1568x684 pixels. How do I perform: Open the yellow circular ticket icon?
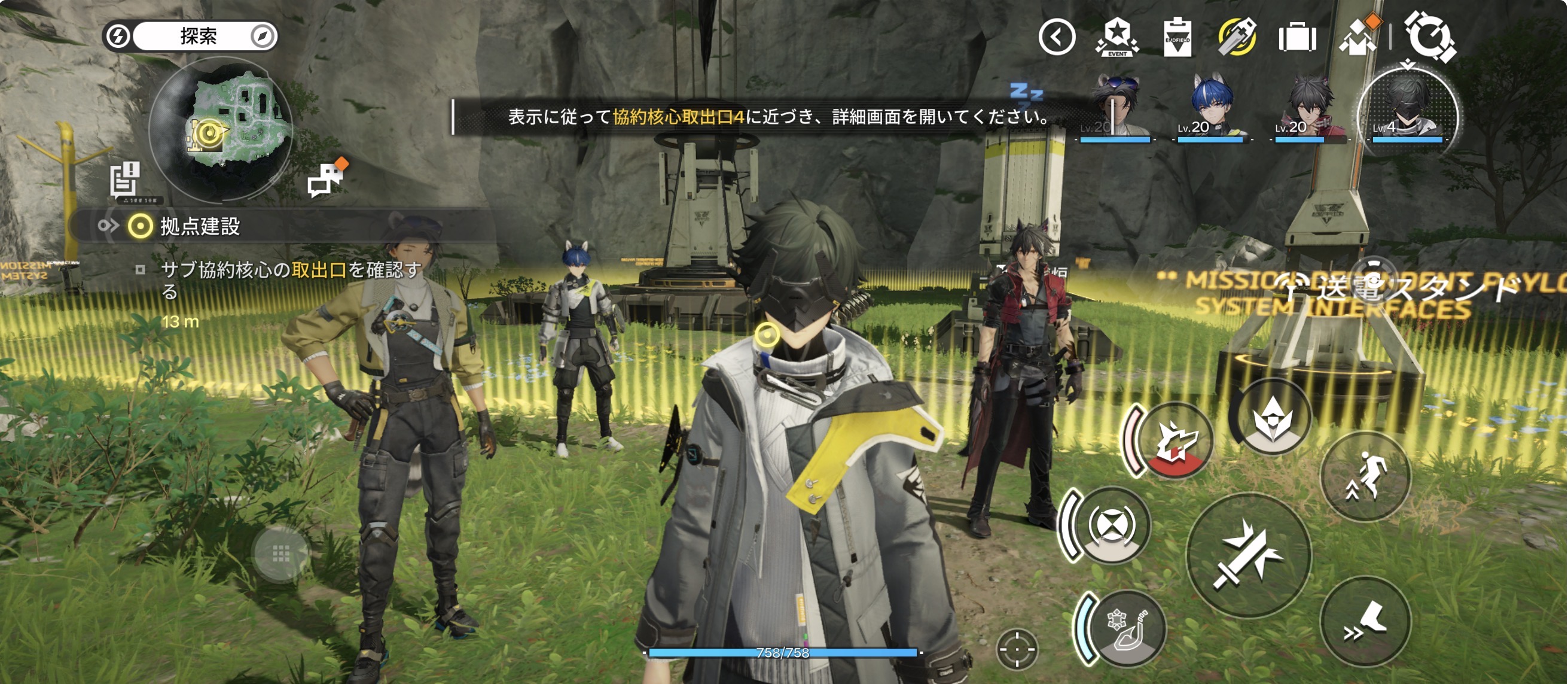[1236, 37]
